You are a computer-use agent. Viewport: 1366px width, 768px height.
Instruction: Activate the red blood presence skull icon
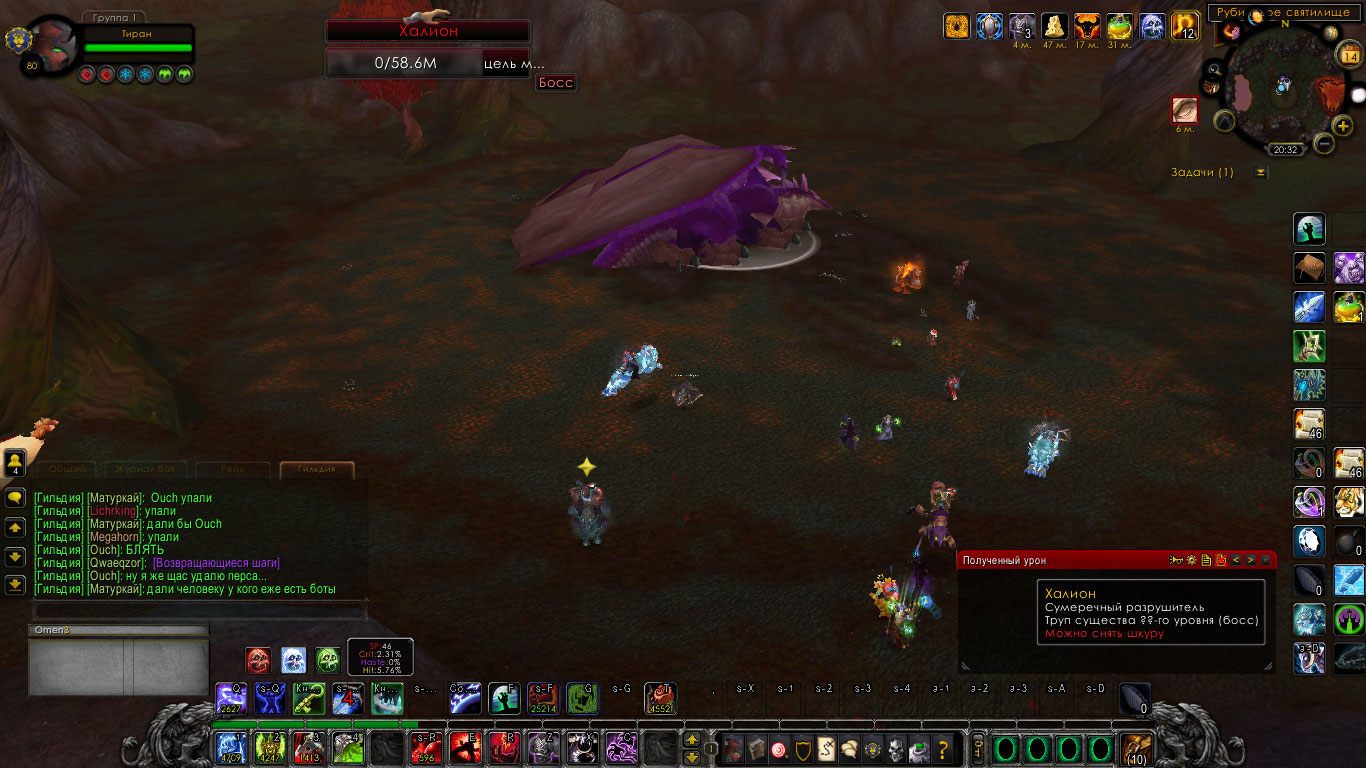tap(258, 659)
